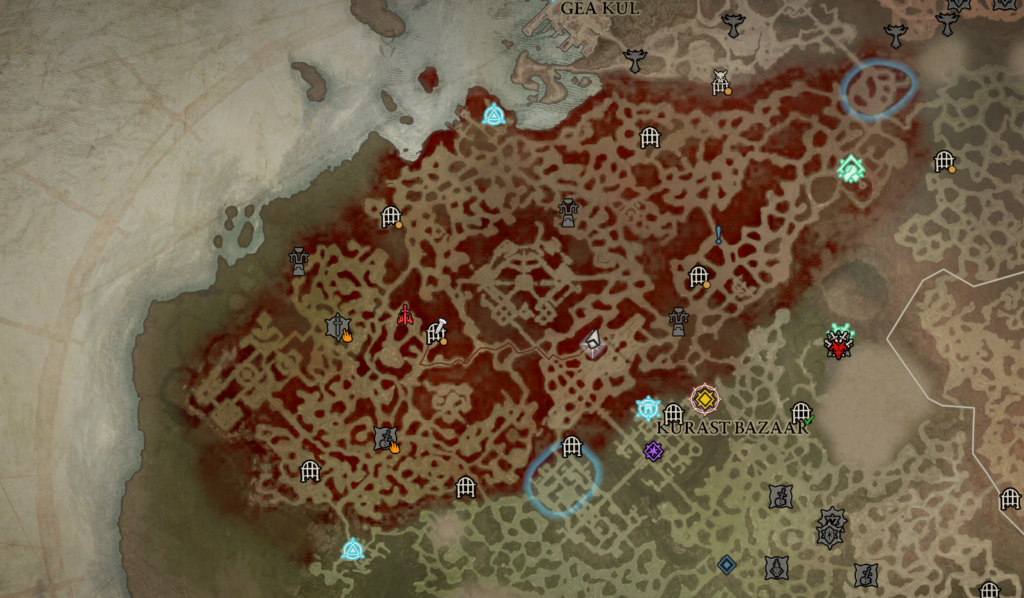The height and width of the screenshot is (598, 1024).
Task: Select the skull-topped dungeon gate icon
Action: click(x=720, y=83)
